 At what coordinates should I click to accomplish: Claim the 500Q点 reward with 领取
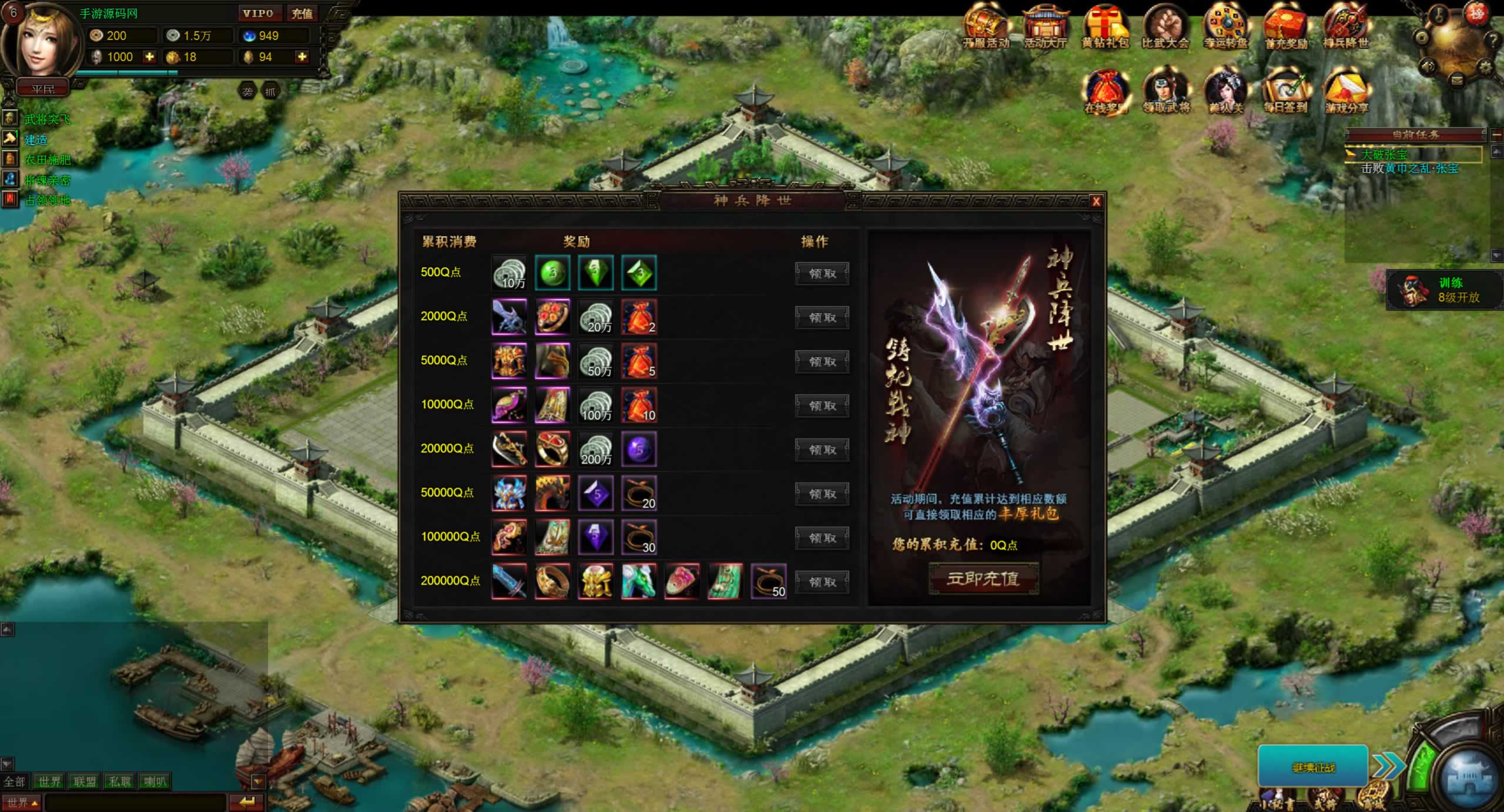(822, 274)
